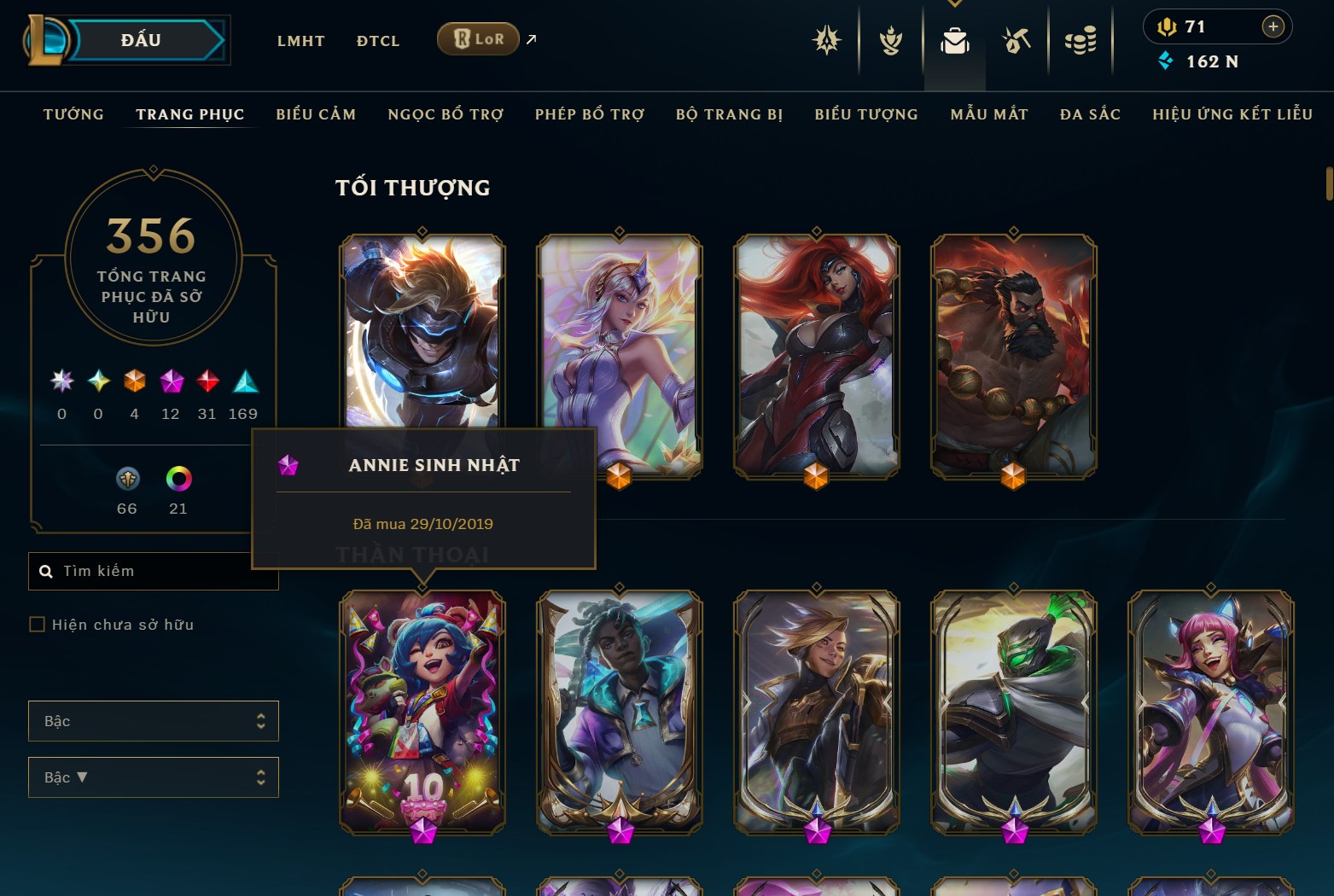Open the ĐA SẮC tab
The height and width of the screenshot is (896, 1334).
(1090, 114)
